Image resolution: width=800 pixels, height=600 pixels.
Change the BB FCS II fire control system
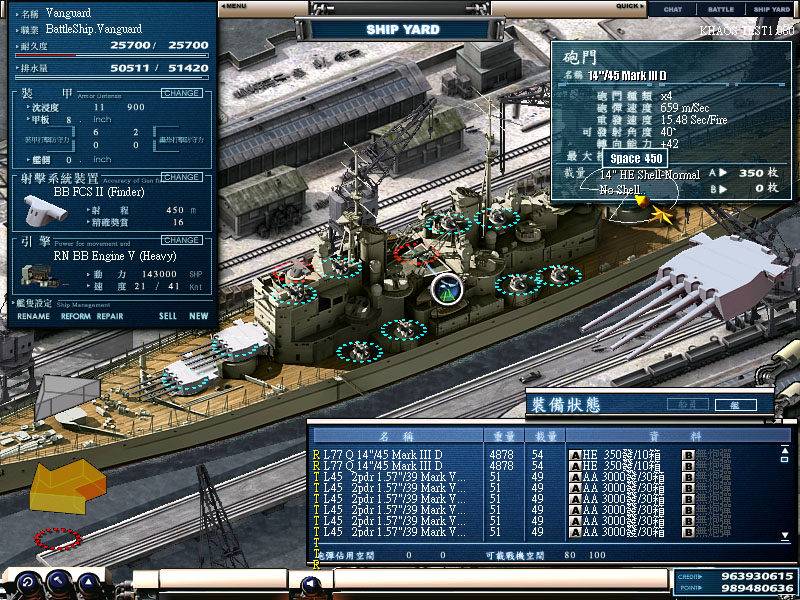click(181, 177)
